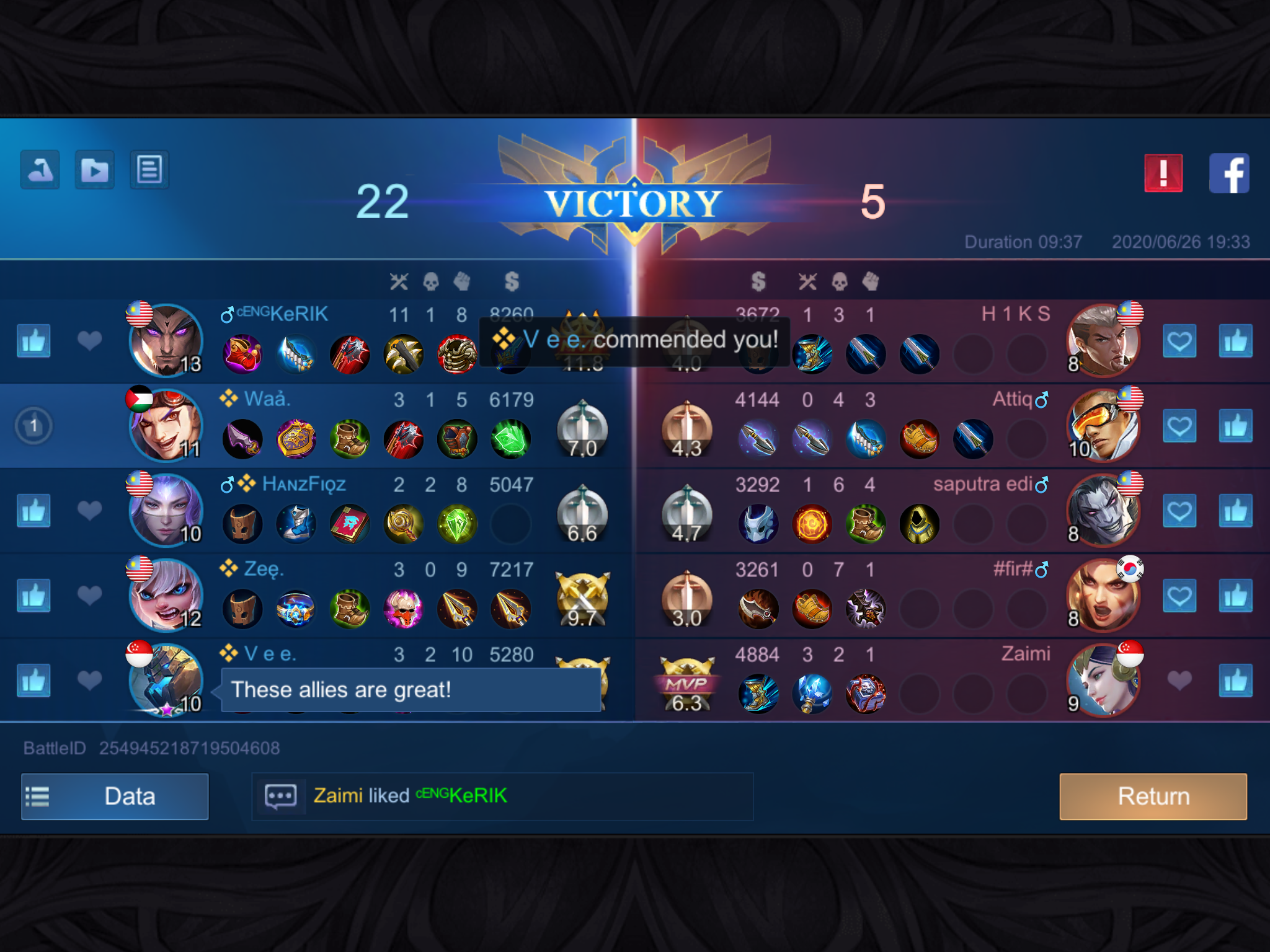Image resolution: width=1270 pixels, height=952 pixels.
Task: Select Waa's hero portrait
Action: pyautogui.click(x=166, y=425)
